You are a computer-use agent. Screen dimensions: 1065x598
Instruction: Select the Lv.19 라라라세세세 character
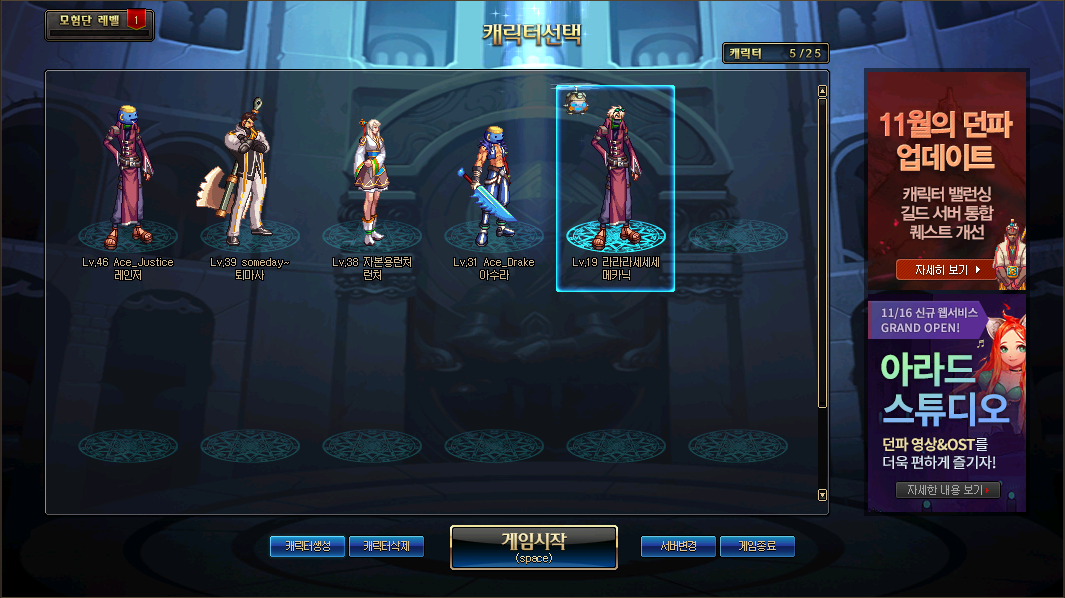615,180
